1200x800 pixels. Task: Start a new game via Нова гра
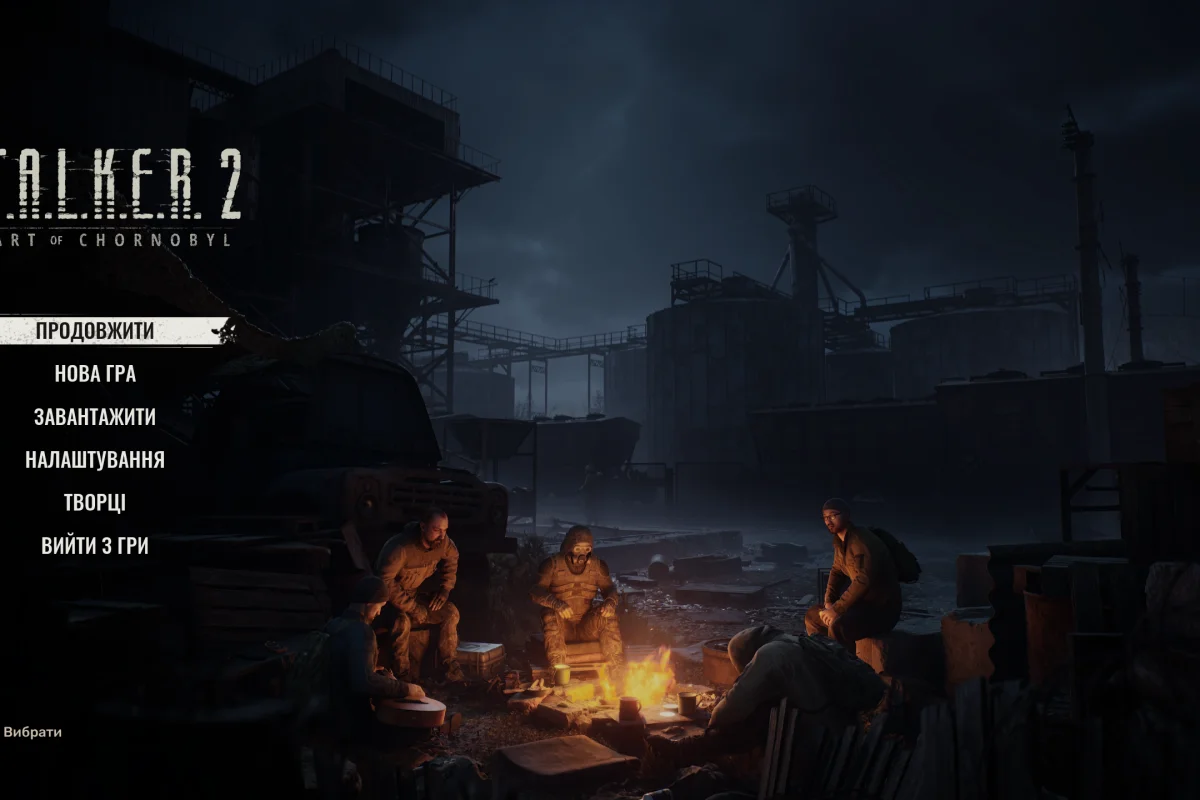(x=95, y=374)
